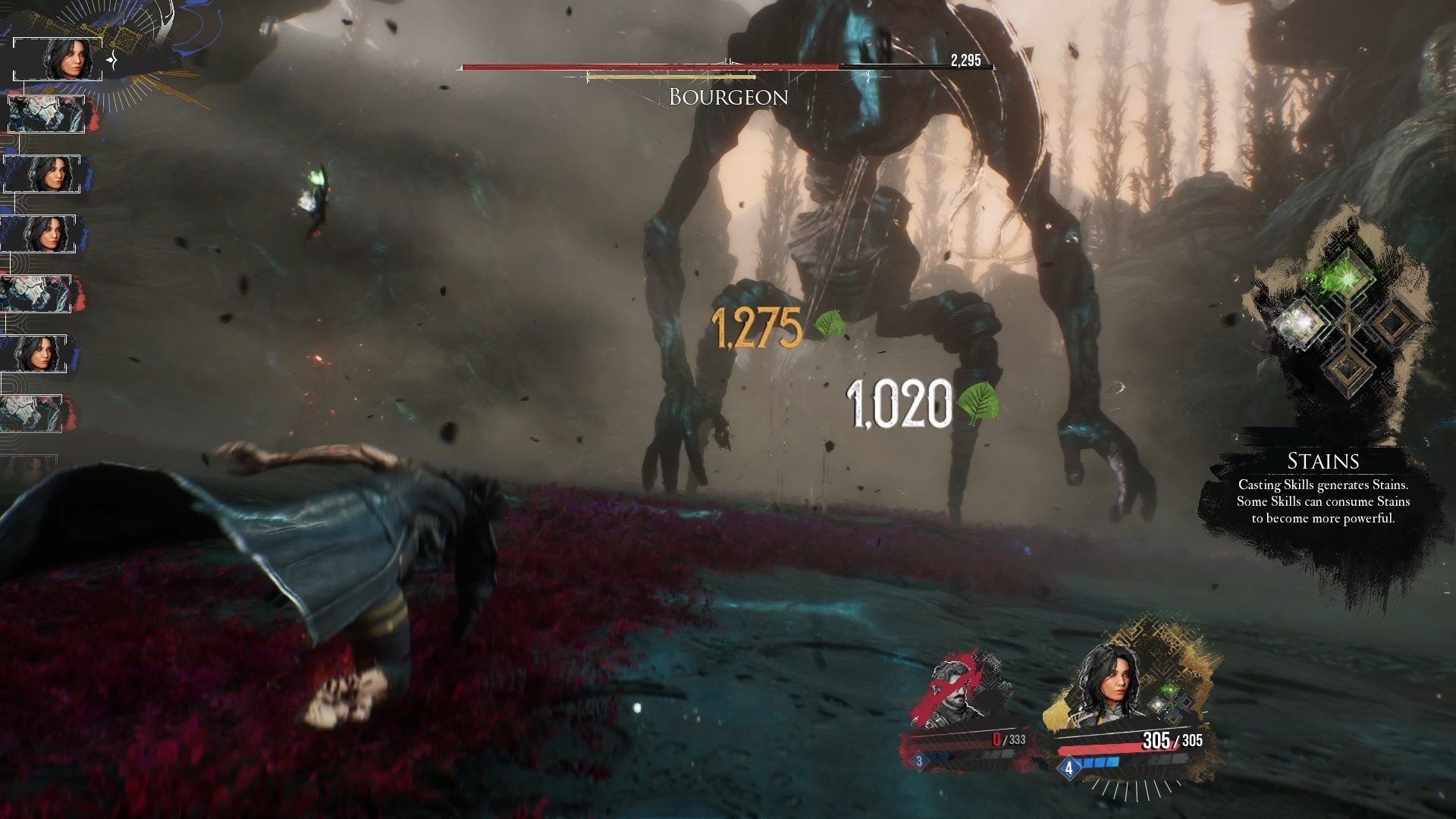Select the Stains tutorial tooltip
Viewport: 1456px width, 819px height.
coord(1323,490)
